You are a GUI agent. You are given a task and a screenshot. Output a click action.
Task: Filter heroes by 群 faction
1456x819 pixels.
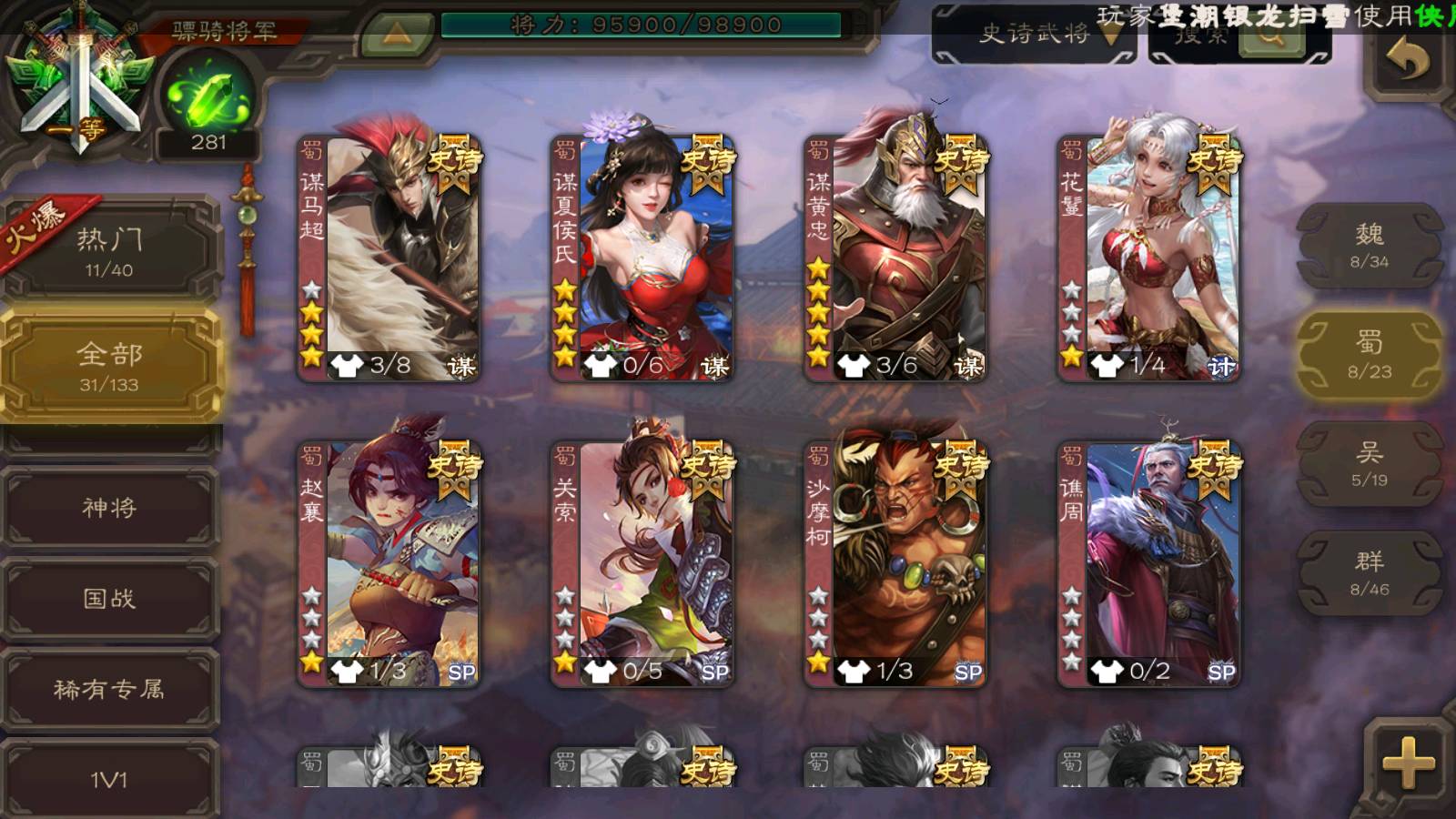coord(1369,573)
